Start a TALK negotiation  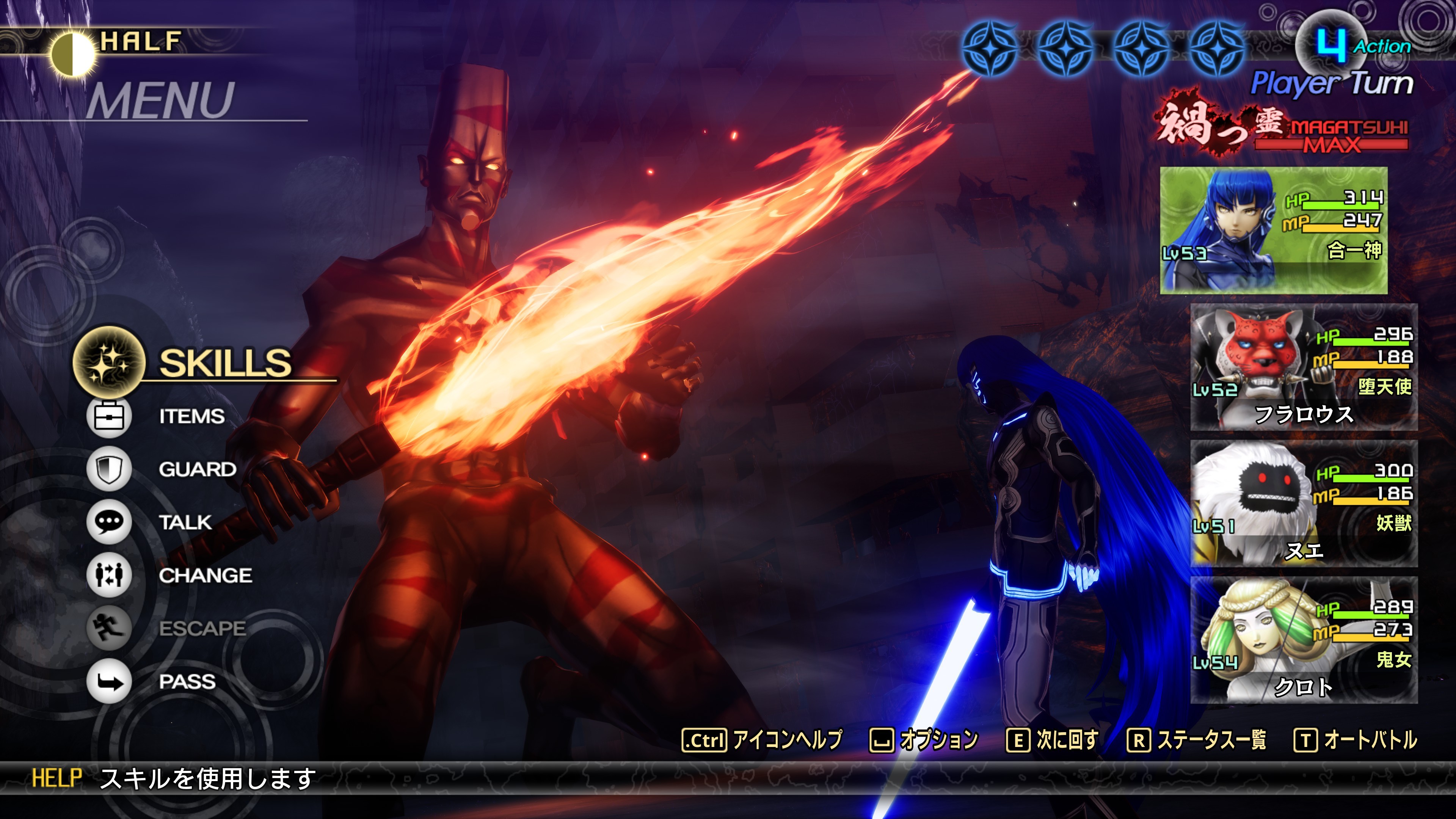pyautogui.click(x=185, y=522)
